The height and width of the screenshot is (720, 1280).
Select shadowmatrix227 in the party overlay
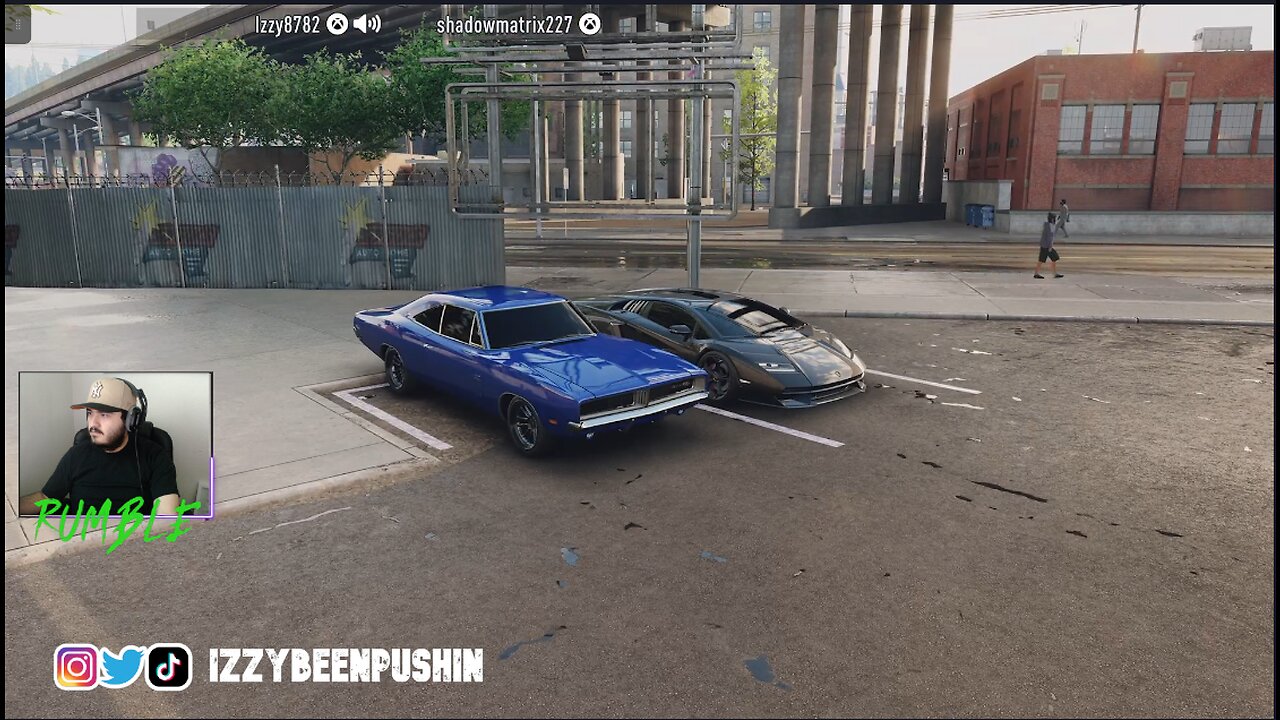click(505, 25)
